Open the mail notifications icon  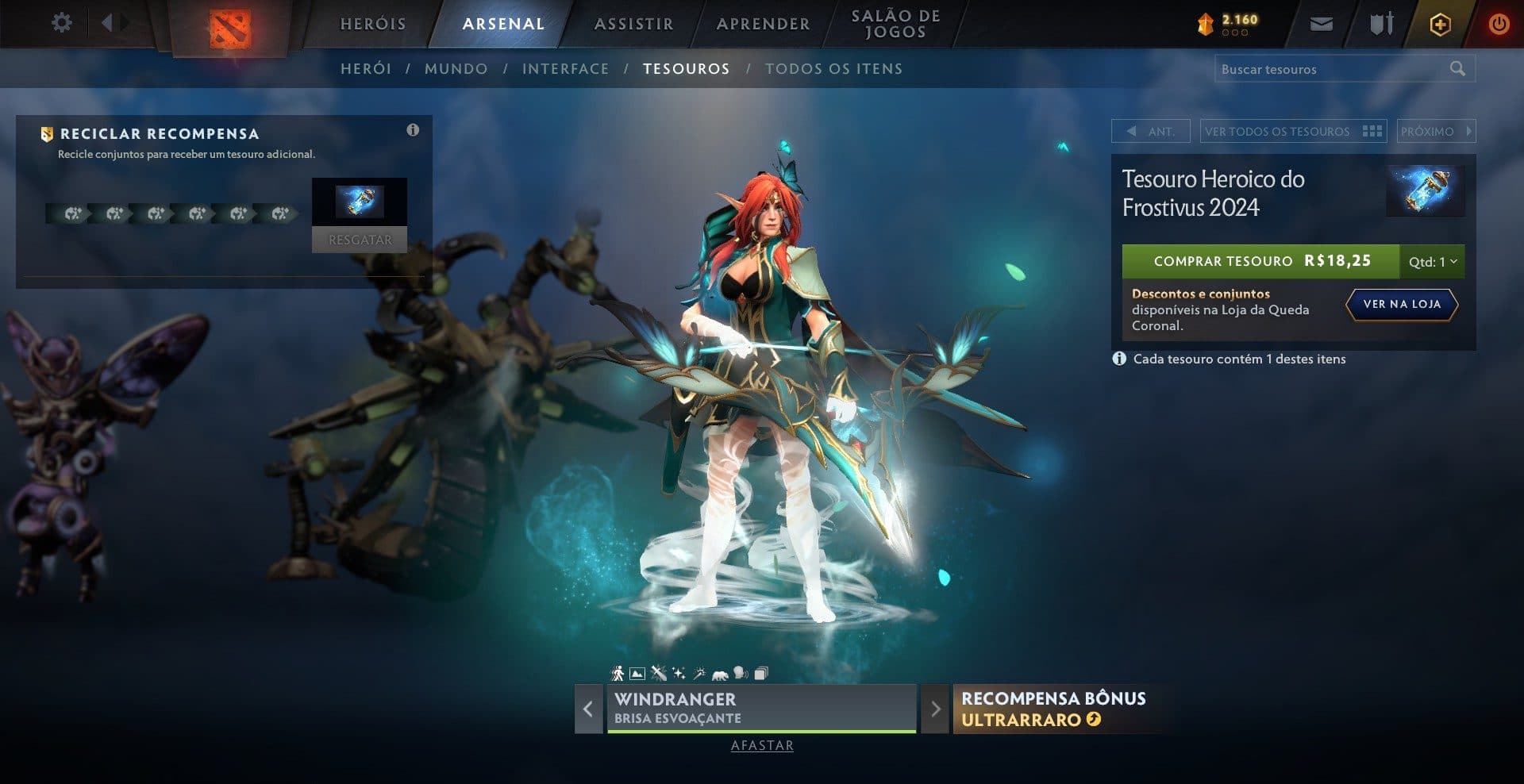(x=1322, y=23)
